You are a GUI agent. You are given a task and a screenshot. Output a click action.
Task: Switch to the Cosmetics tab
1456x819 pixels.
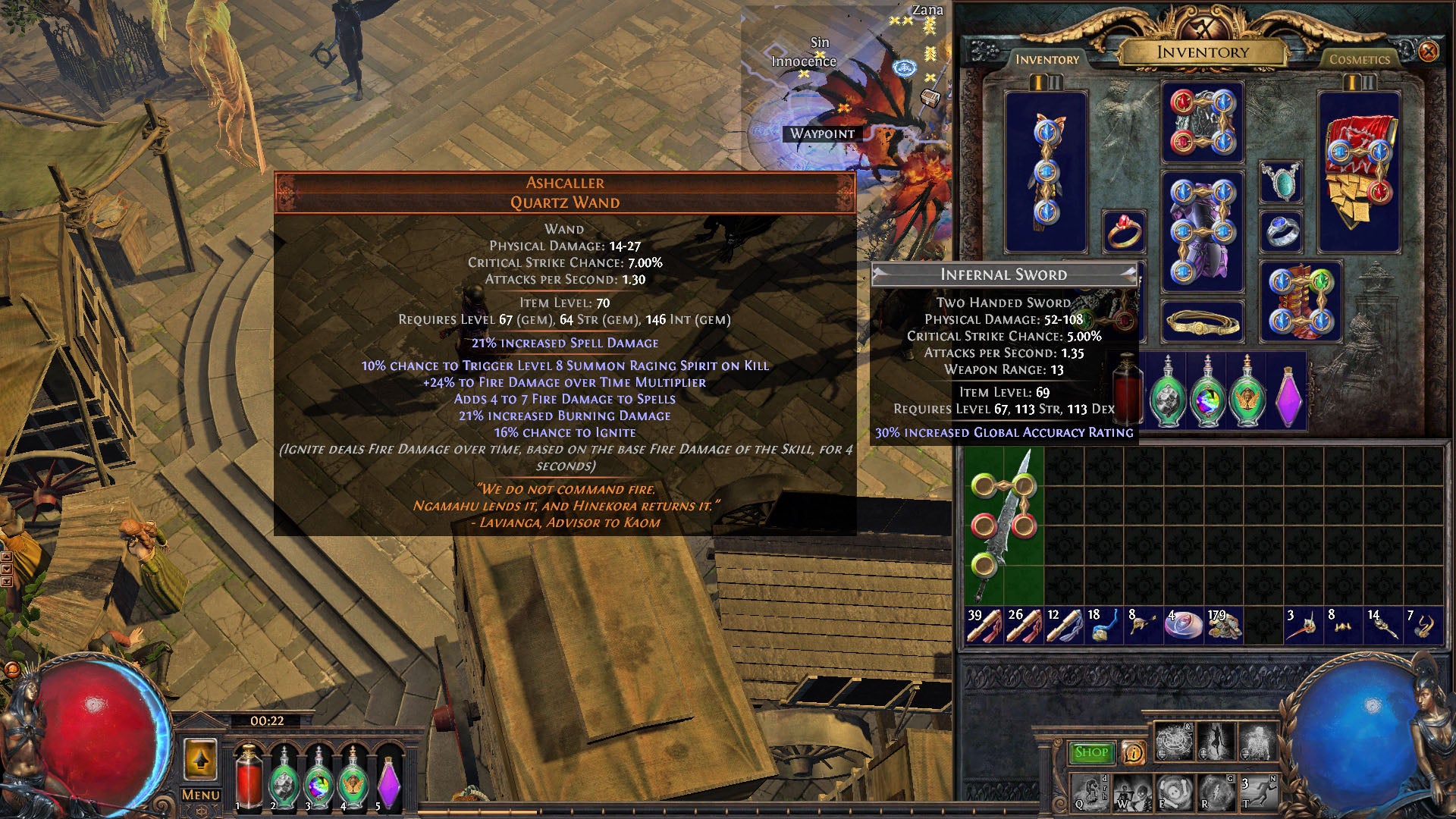pyautogui.click(x=1361, y=59)
